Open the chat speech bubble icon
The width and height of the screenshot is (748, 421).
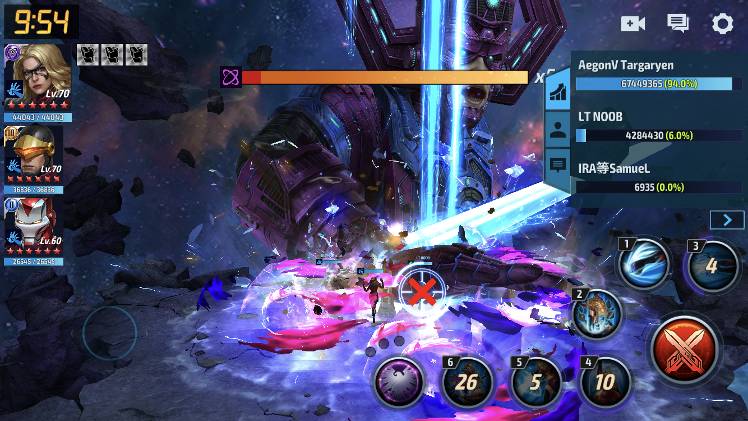point(678,24)
